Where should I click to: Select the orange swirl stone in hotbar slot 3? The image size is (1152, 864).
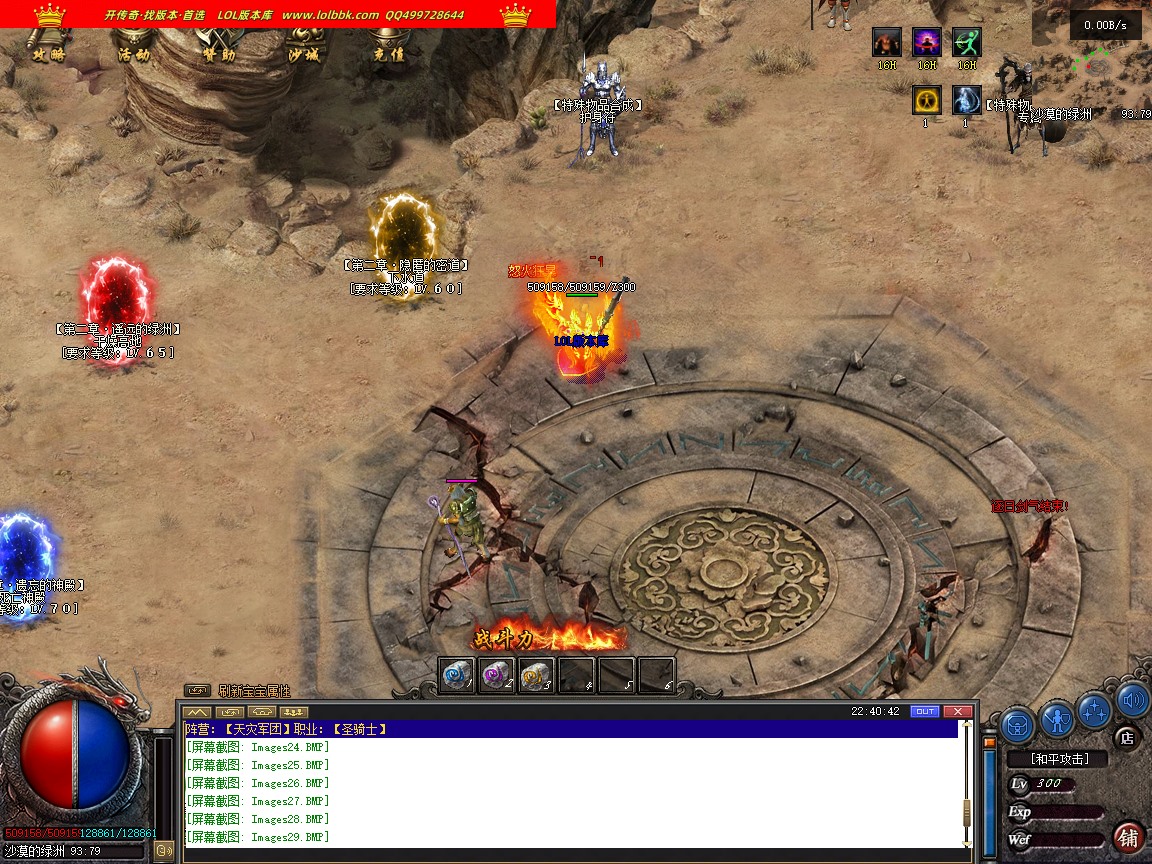tap(537, 675)
